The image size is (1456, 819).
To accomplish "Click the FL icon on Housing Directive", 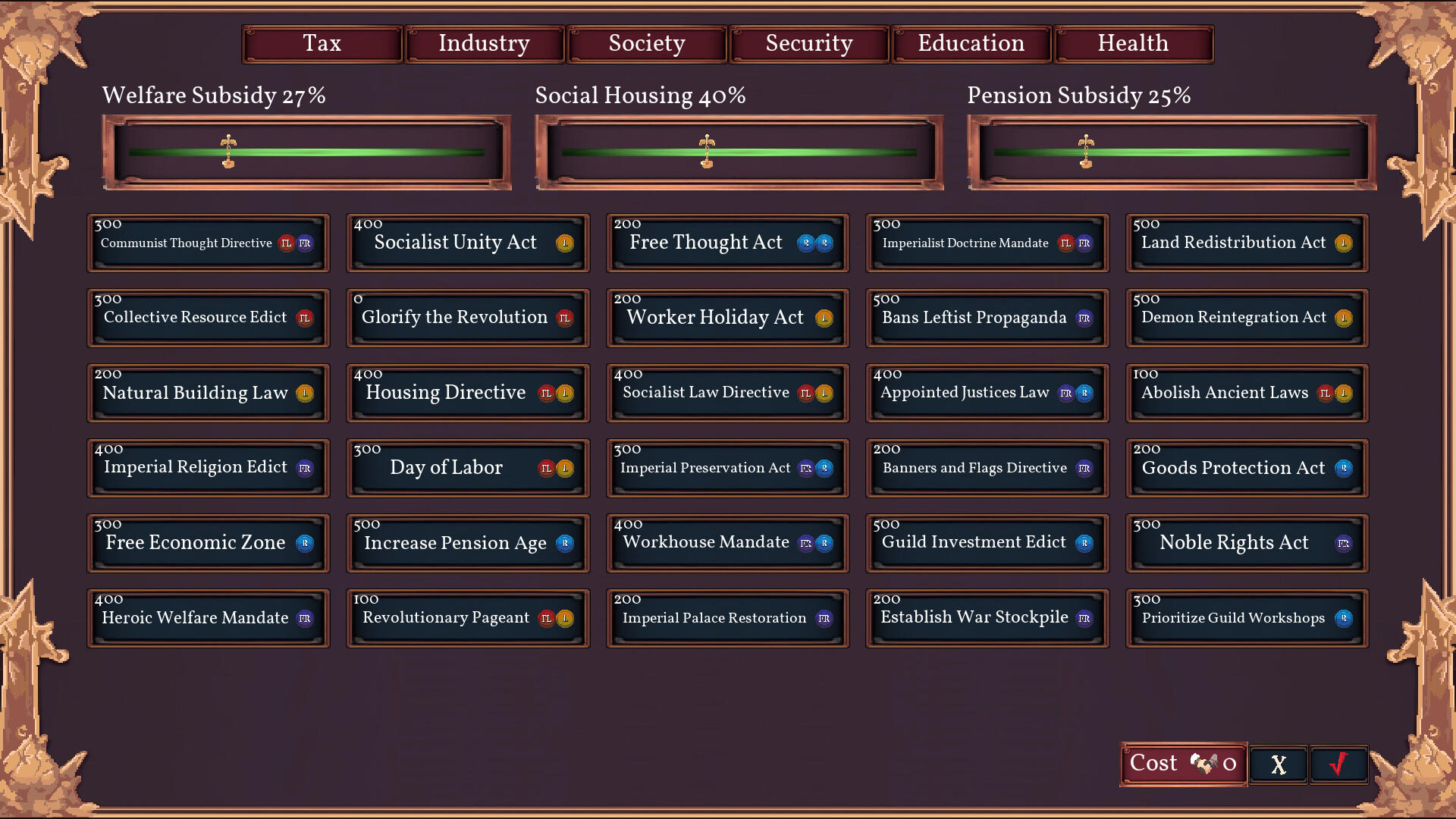I will tap(546, 393).
